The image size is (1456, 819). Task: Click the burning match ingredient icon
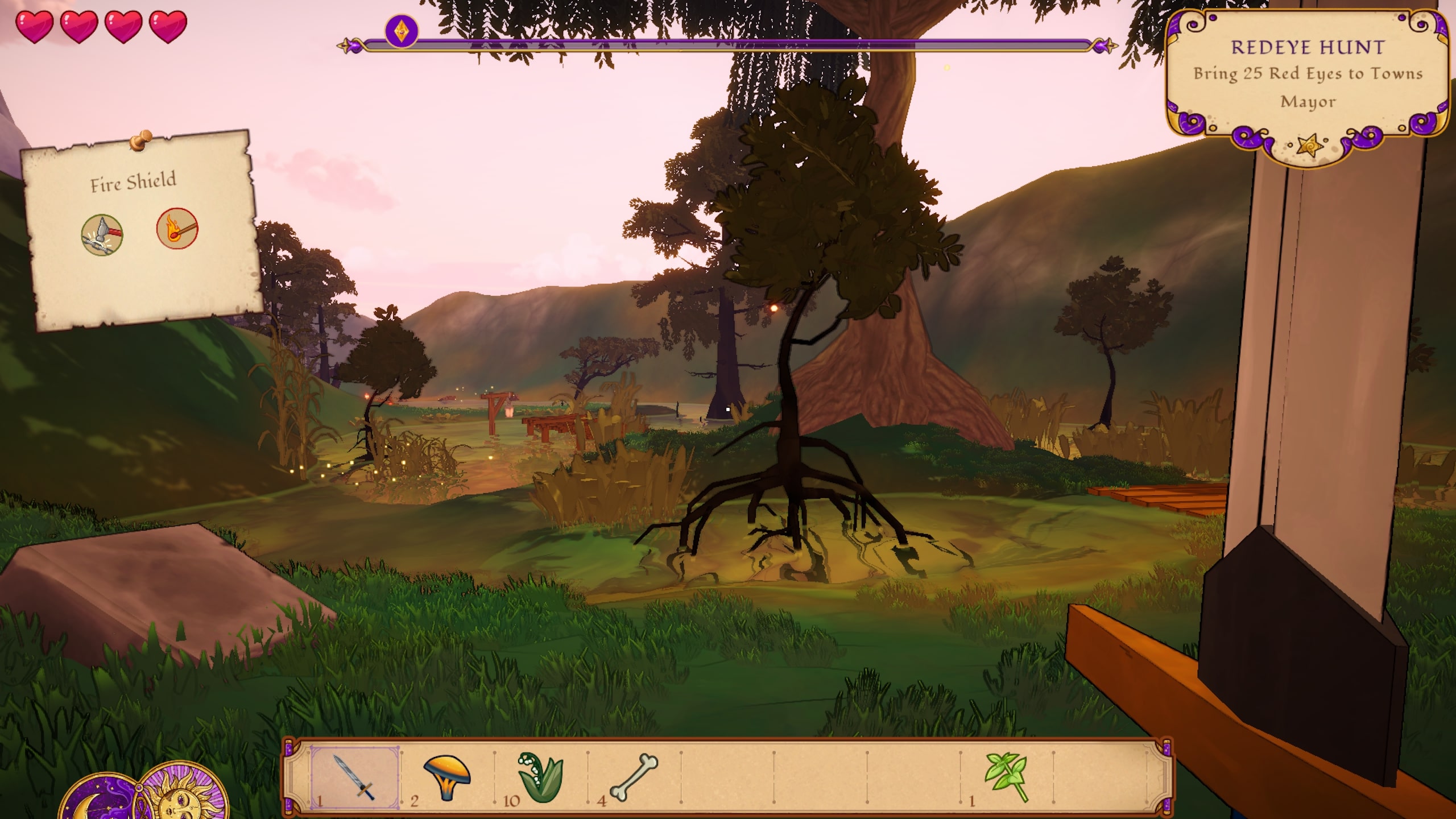tap(177, 228)
